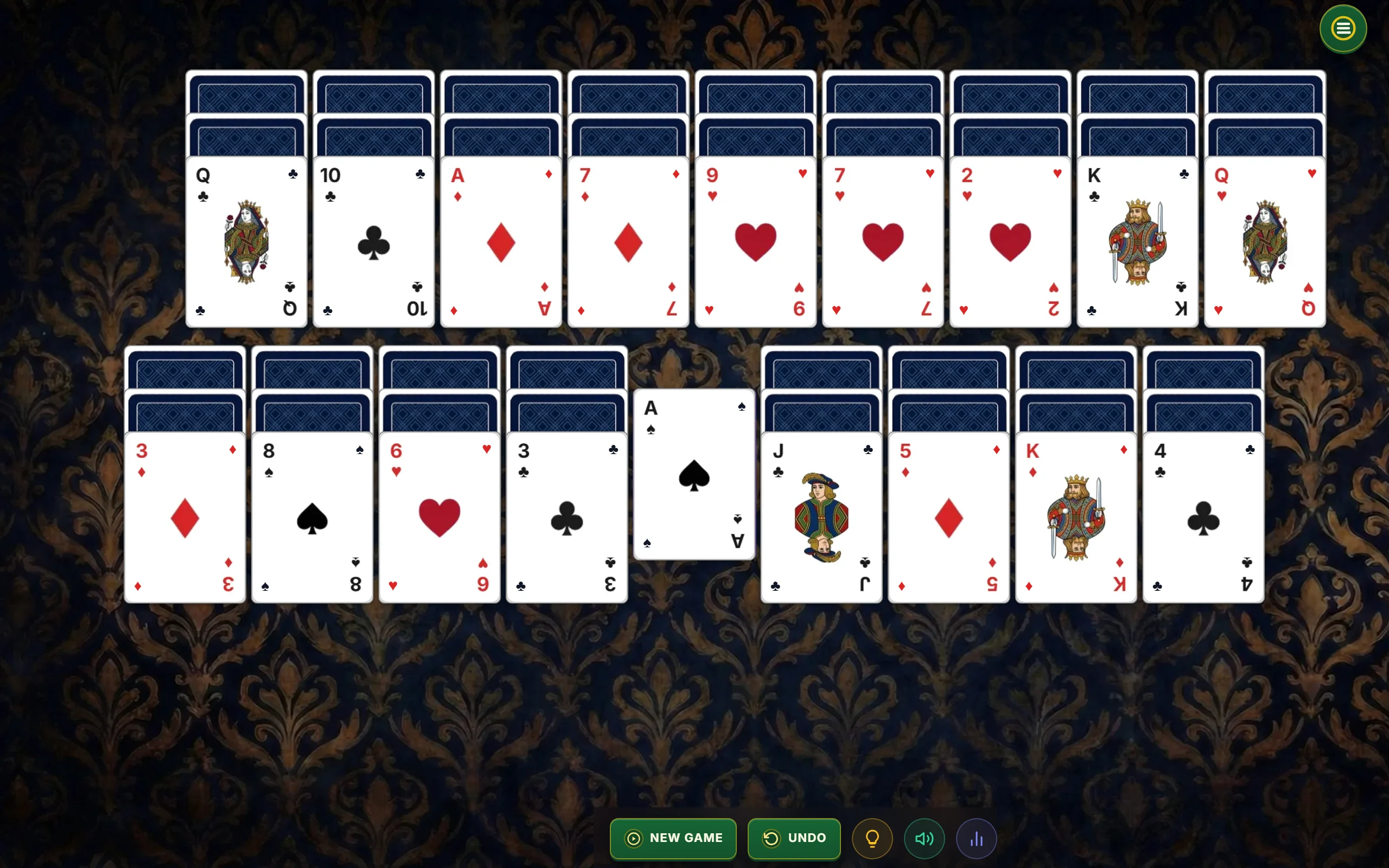Open game statistics with the bar chart icon
The width and height of the screenshot is (1389, 868).
pyautogui.click(x=976, y=838)
